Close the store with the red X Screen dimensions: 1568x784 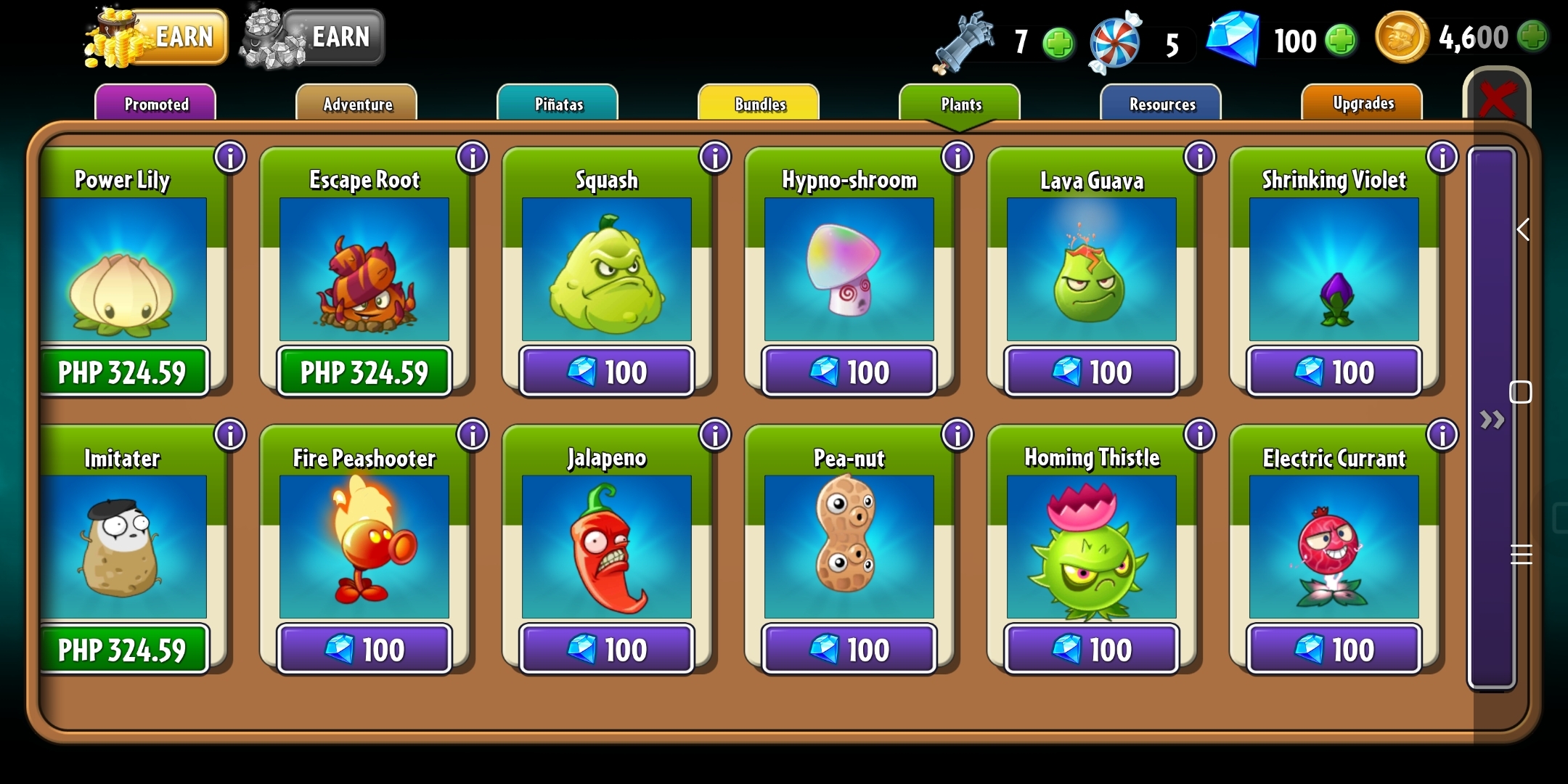(1497, 99)
